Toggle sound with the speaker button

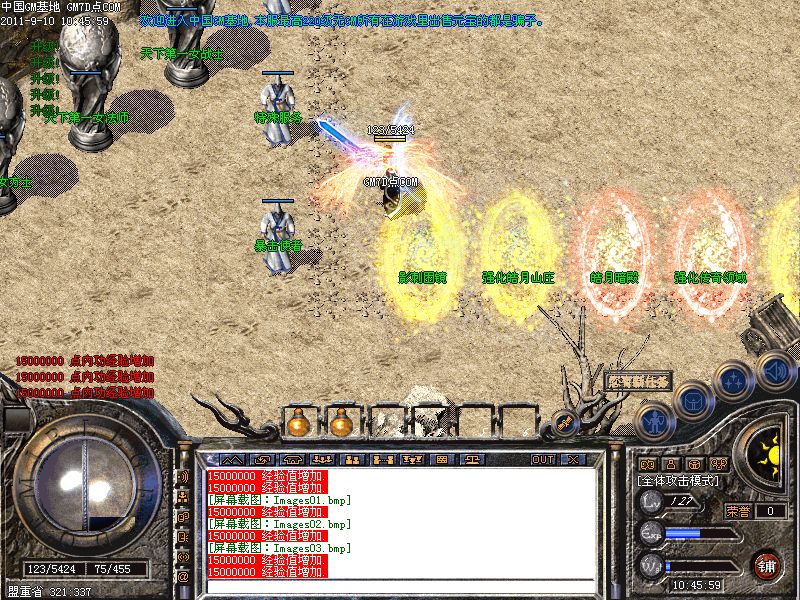pos(773,368)
